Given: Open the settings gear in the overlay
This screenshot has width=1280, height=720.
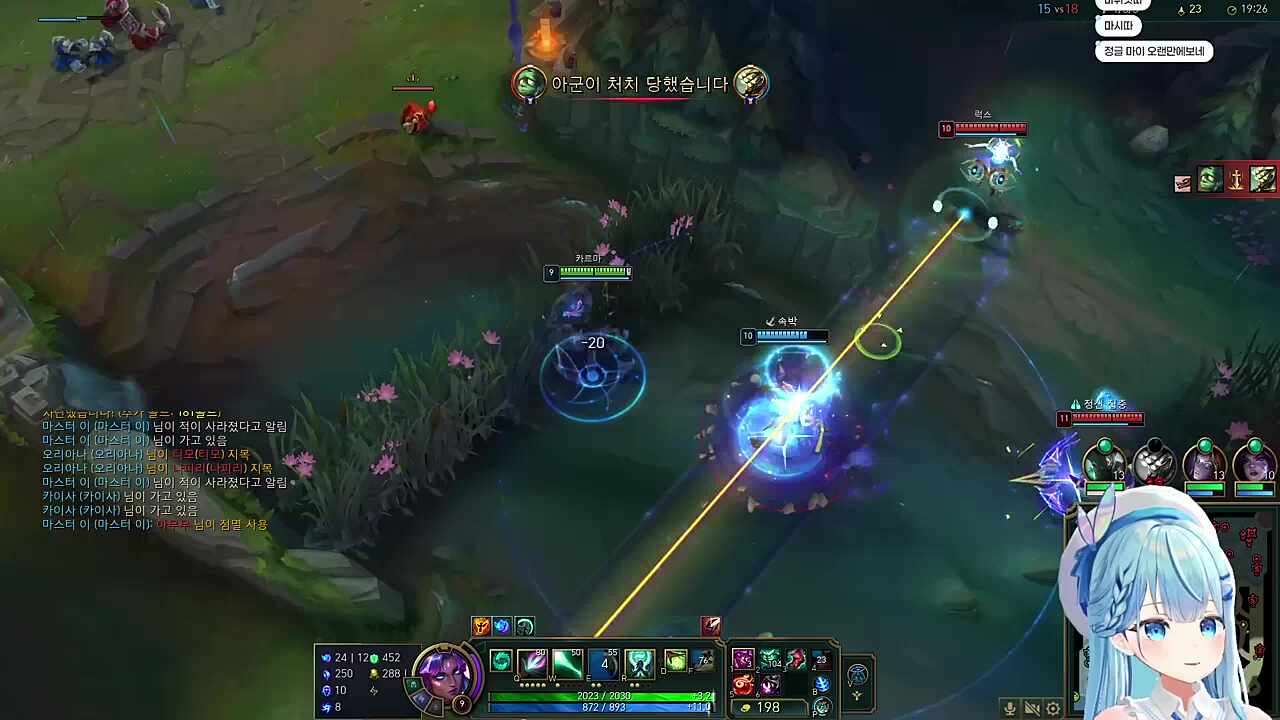Looking at the screenshot, I should tap(1053, 708).
